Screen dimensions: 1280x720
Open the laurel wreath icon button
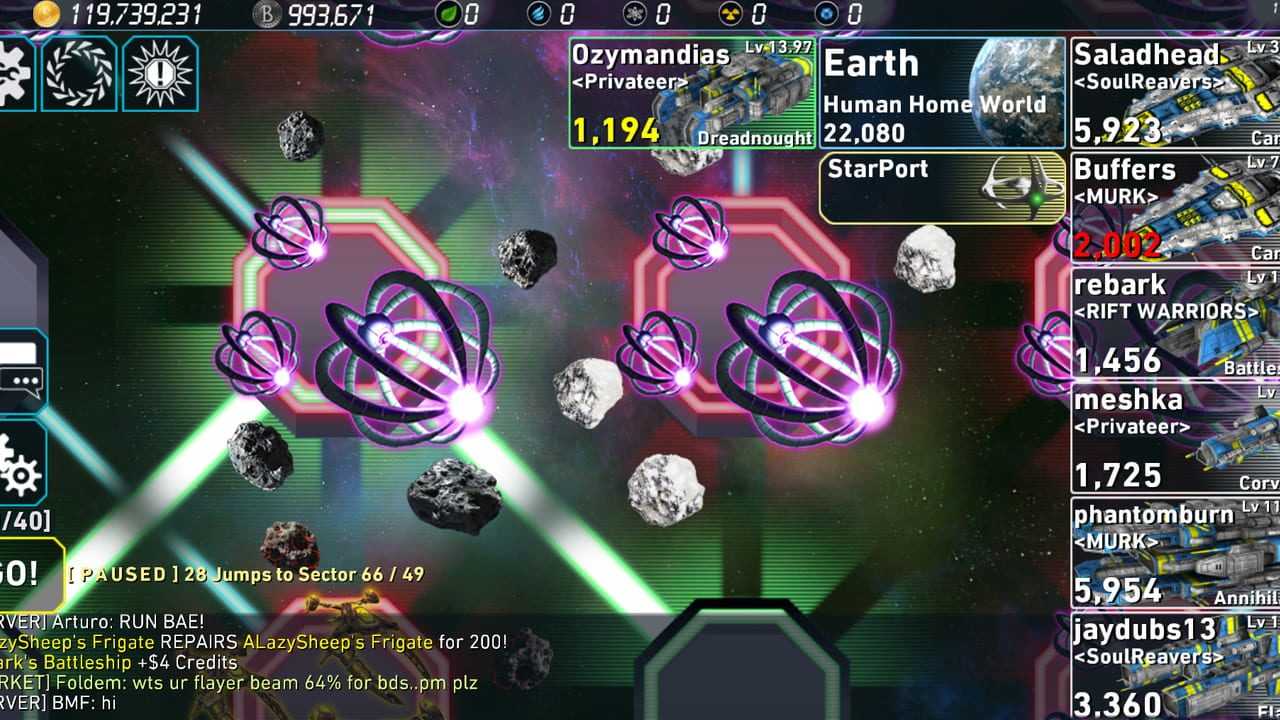(x=79, y=73)
